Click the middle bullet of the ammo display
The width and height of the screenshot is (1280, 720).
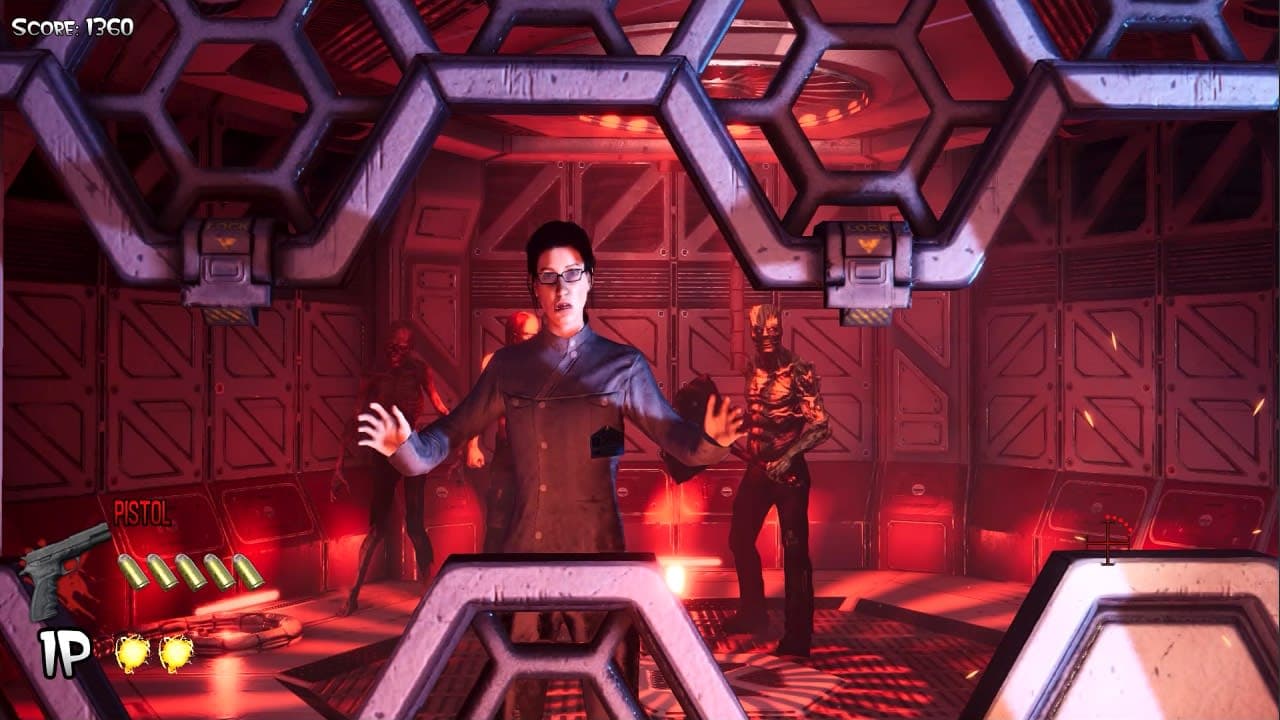tap(192, 572)
